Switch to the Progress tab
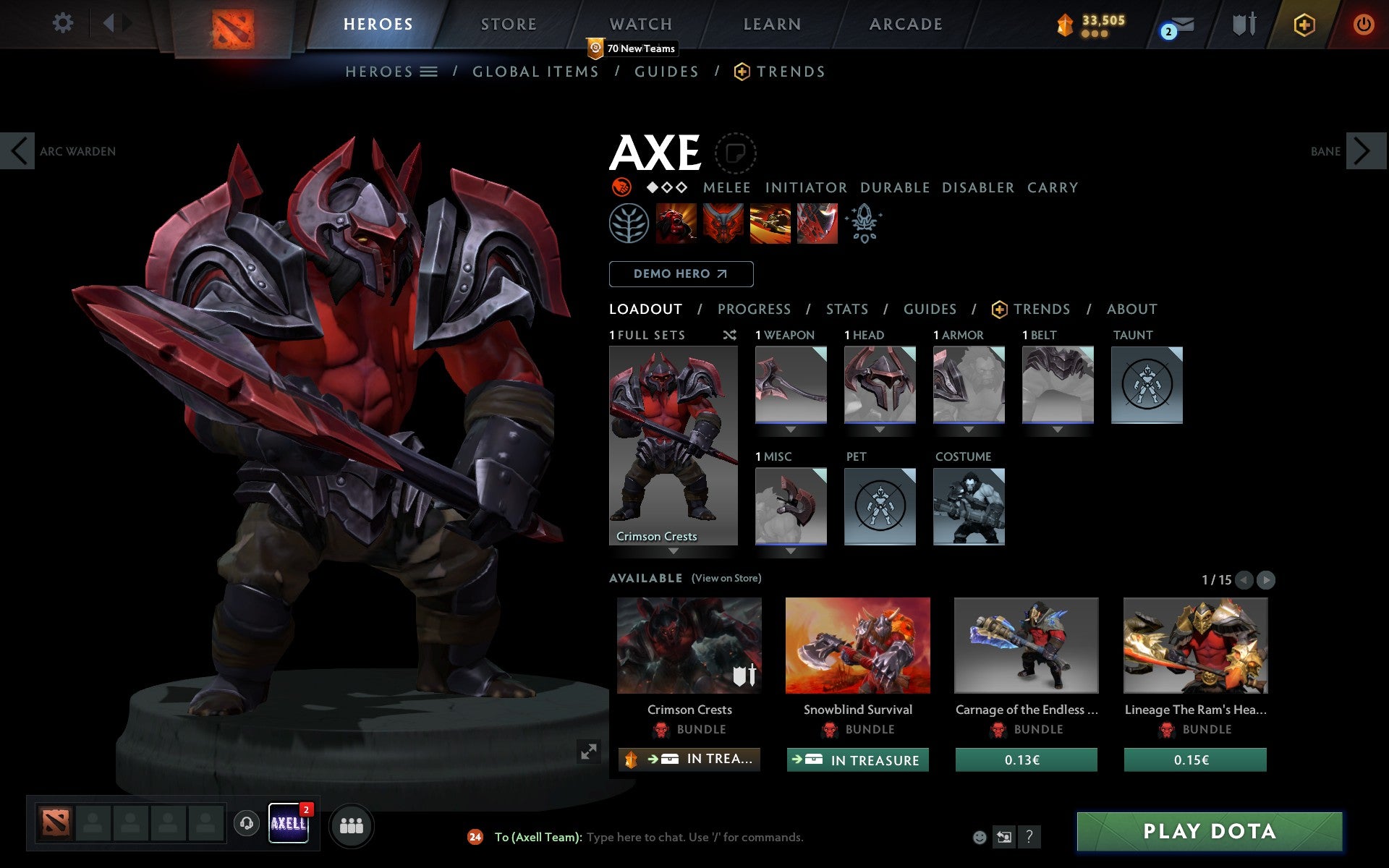The image size is (1389, 868). [754, 309]
